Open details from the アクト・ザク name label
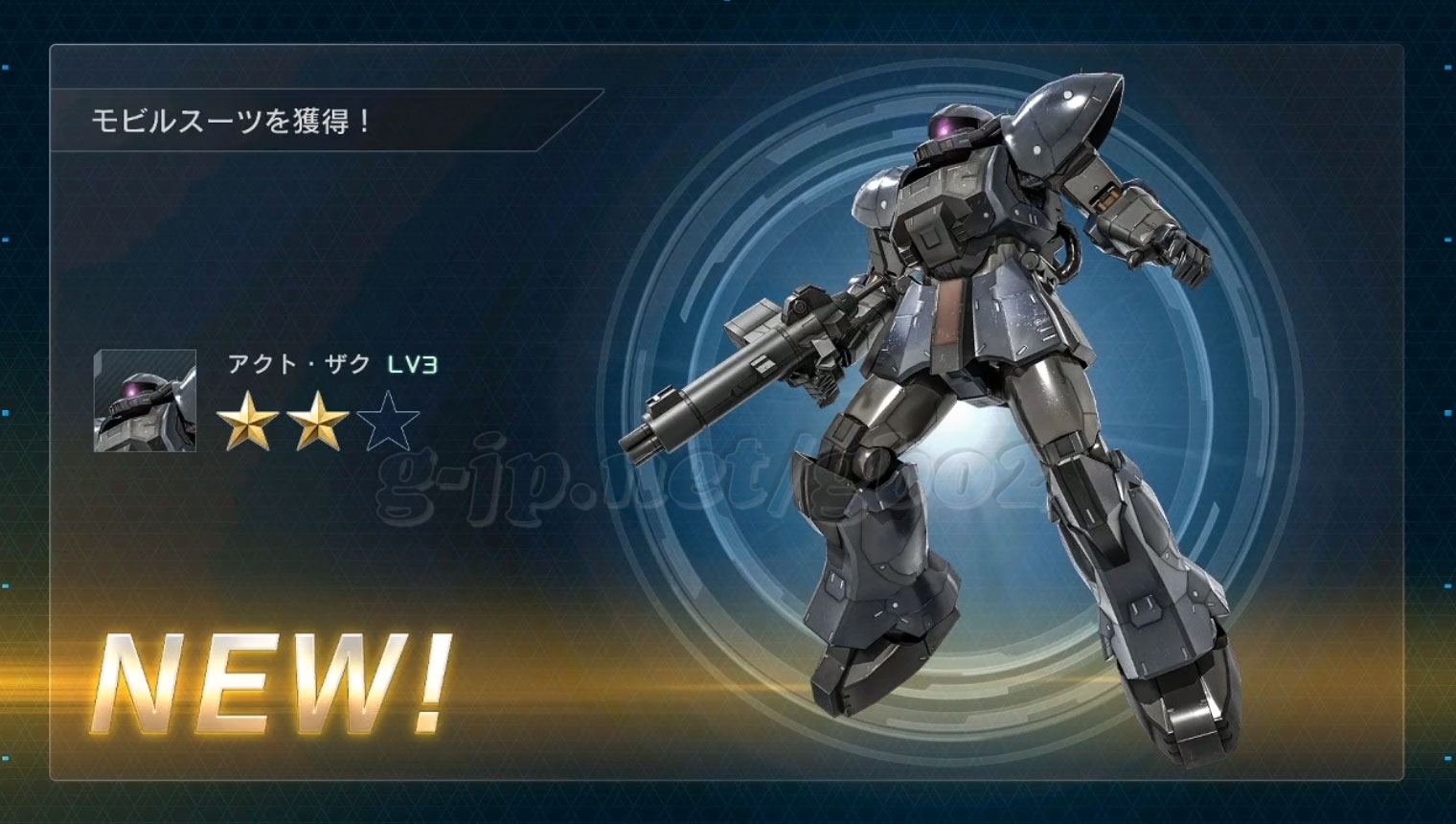 click(297, 362)
